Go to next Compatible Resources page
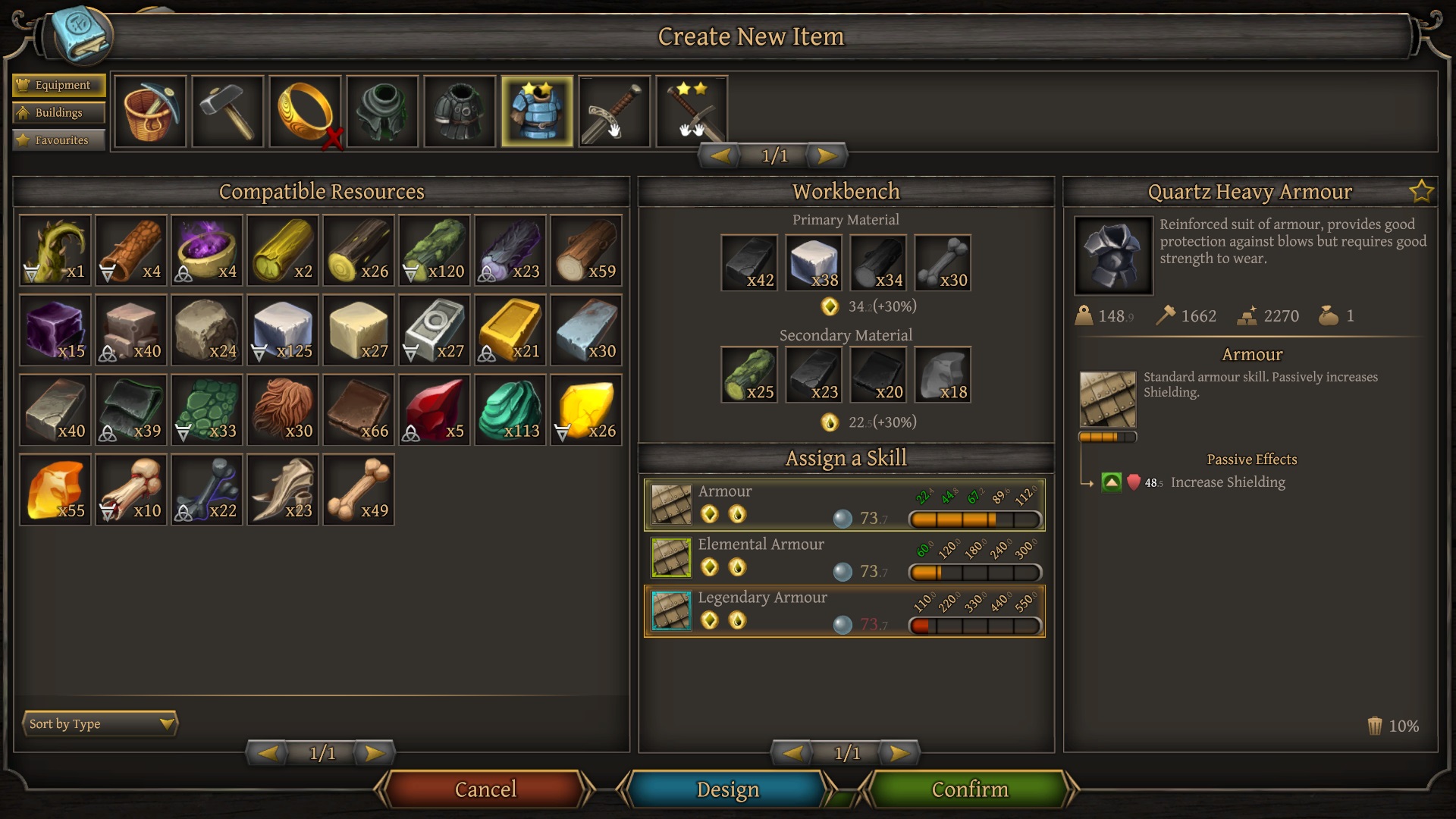The image size is (1456, 819). click(x=374, y=753)
